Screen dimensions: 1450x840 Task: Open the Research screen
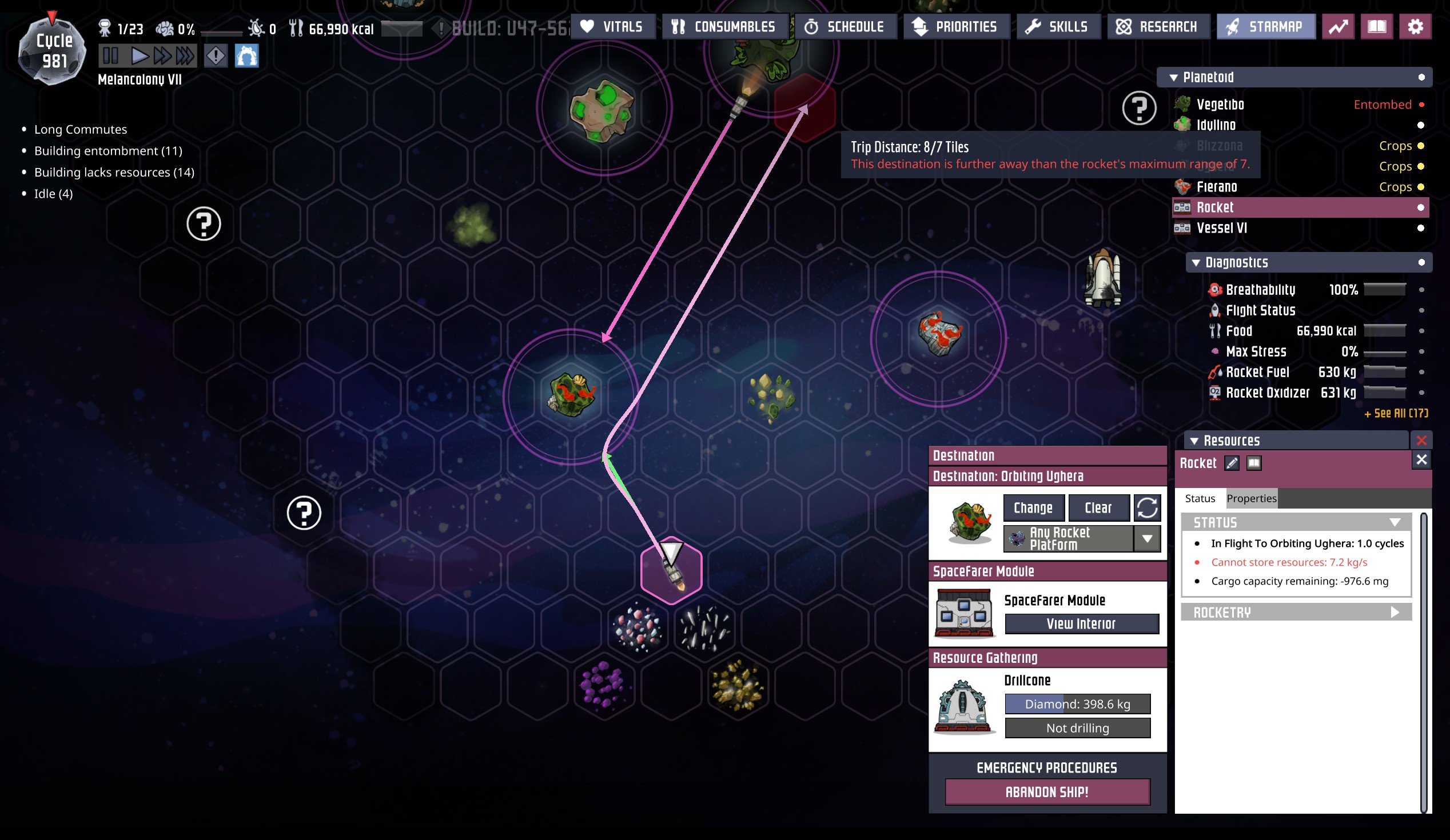click(x=1158, y=26)
